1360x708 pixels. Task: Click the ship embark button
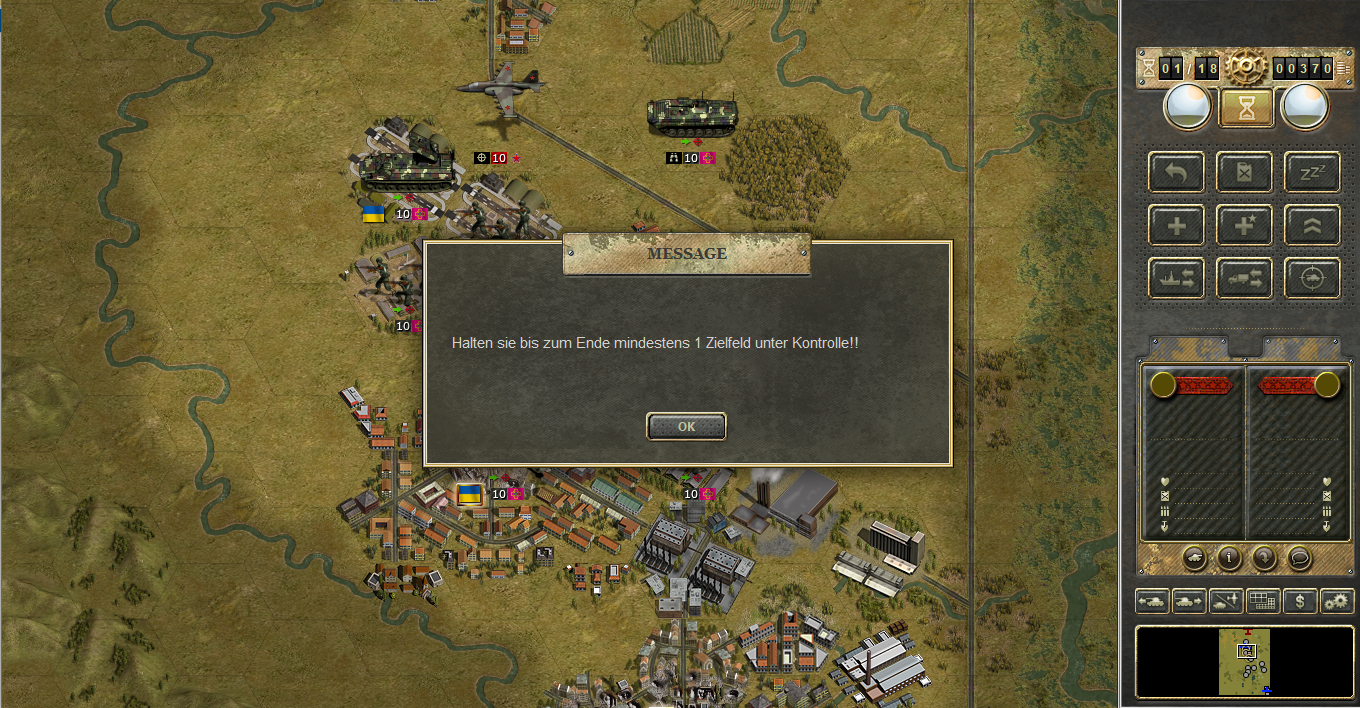pyautogui.click(x=1177, y=279)
